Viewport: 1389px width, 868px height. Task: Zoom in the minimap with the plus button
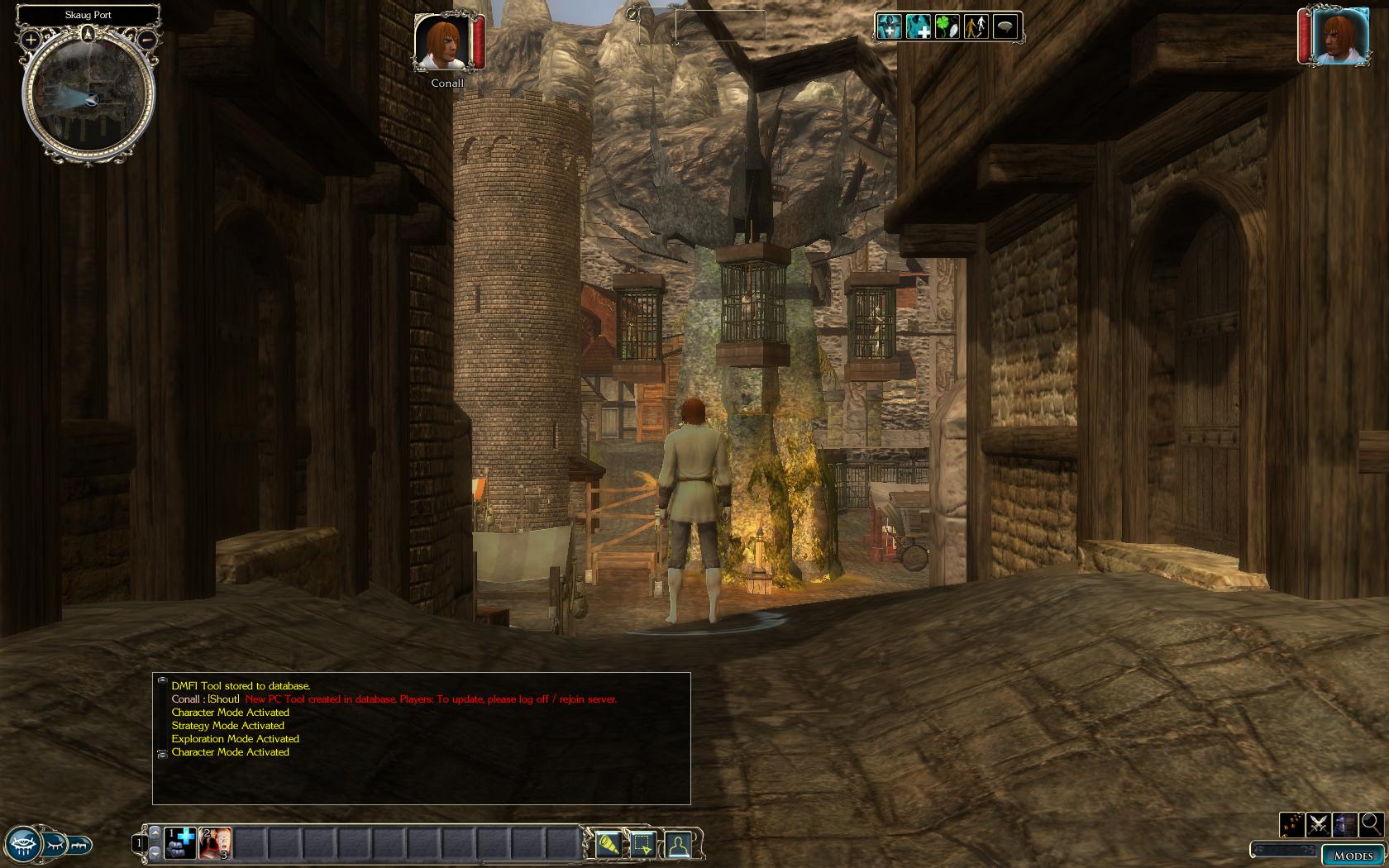coord(31,39)
